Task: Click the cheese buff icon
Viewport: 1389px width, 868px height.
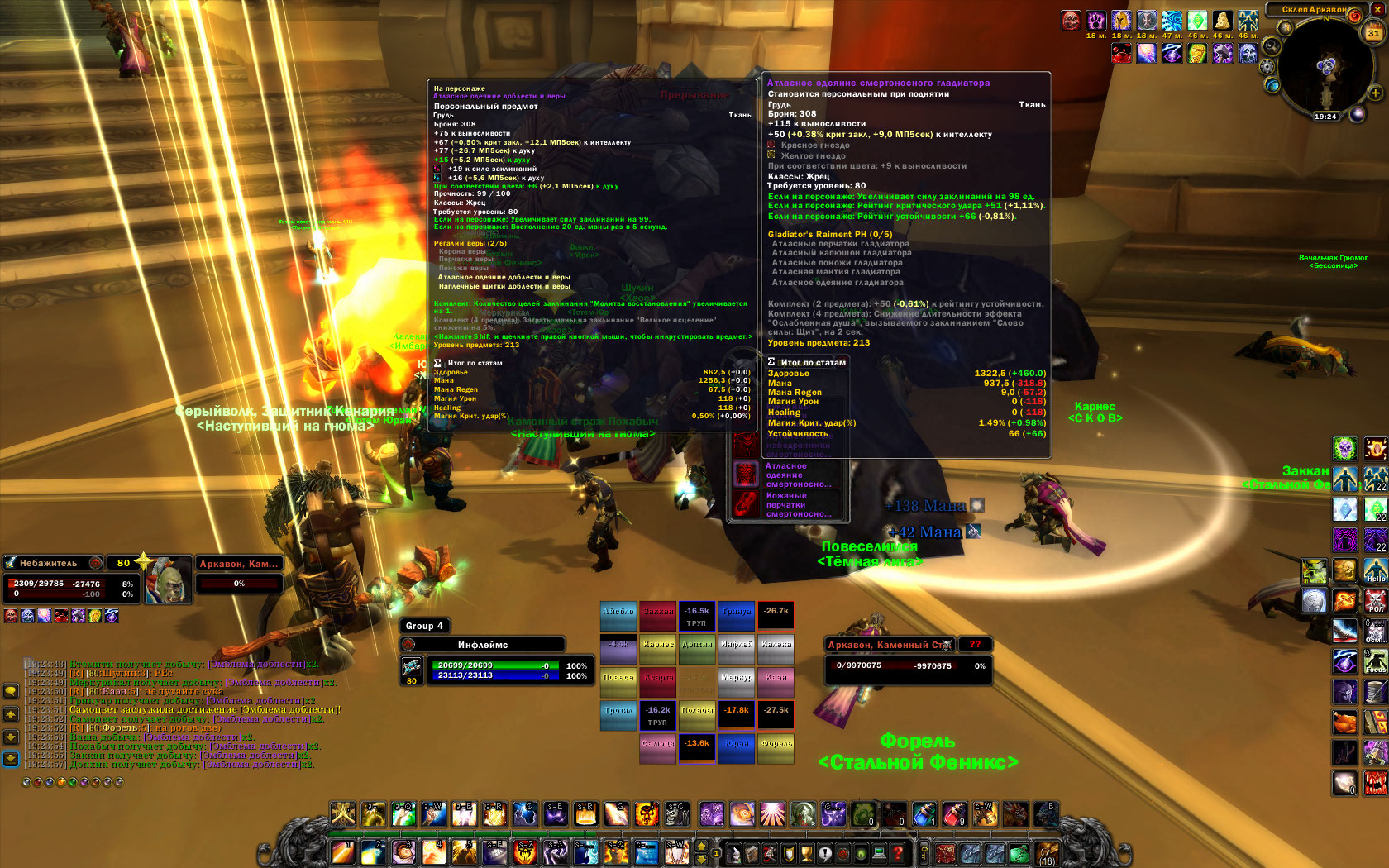Action: (1221, 21)
